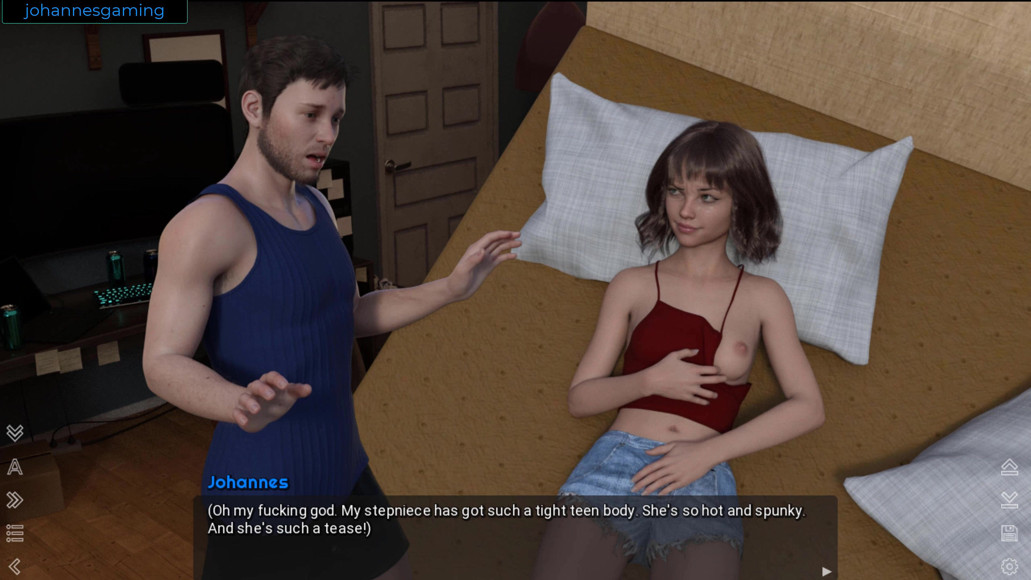1031x580 pixels.
Task: Open settings with the gear icon
Action: pos(1009,566)
